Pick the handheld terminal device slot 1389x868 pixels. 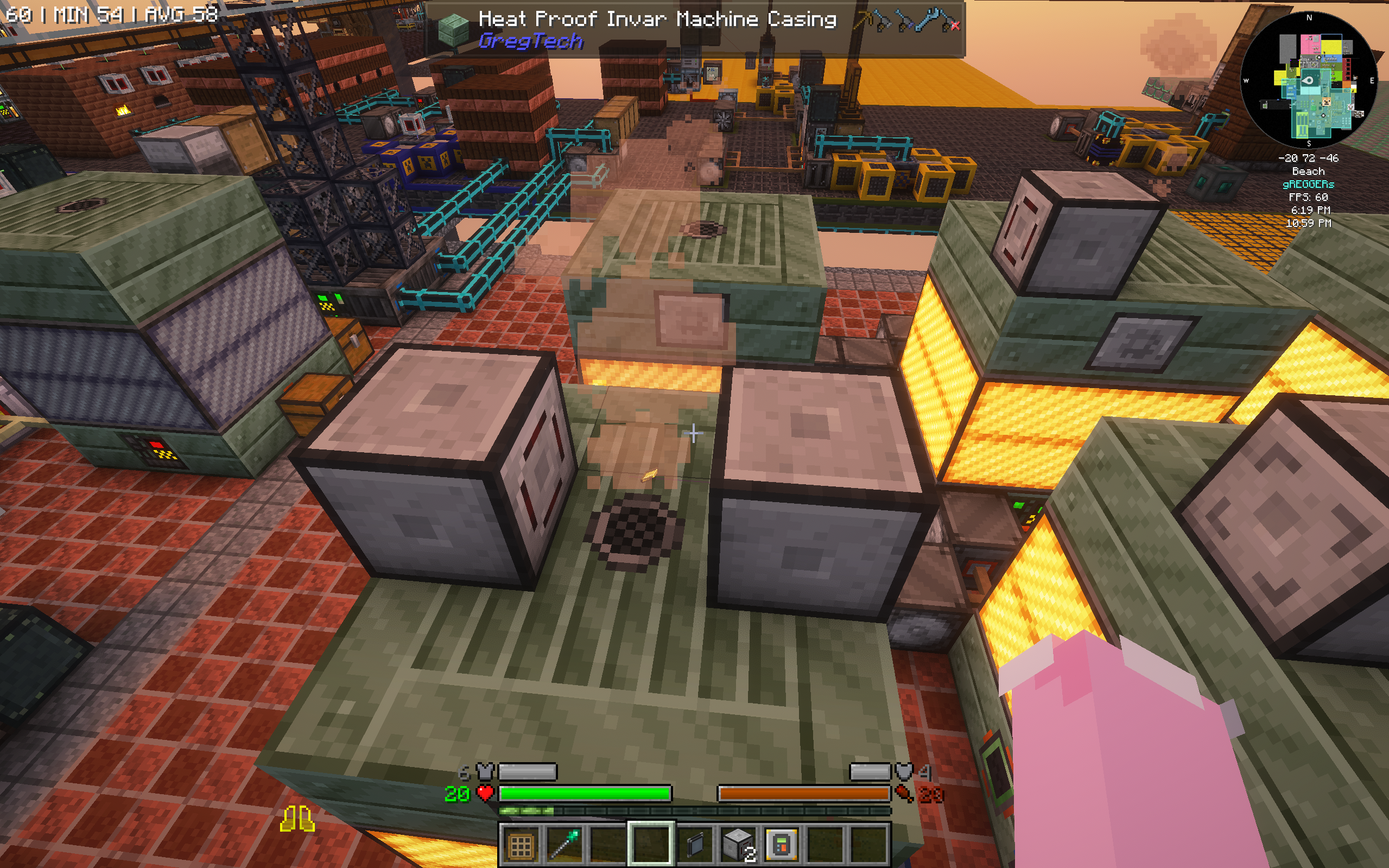tap(781, 845)
